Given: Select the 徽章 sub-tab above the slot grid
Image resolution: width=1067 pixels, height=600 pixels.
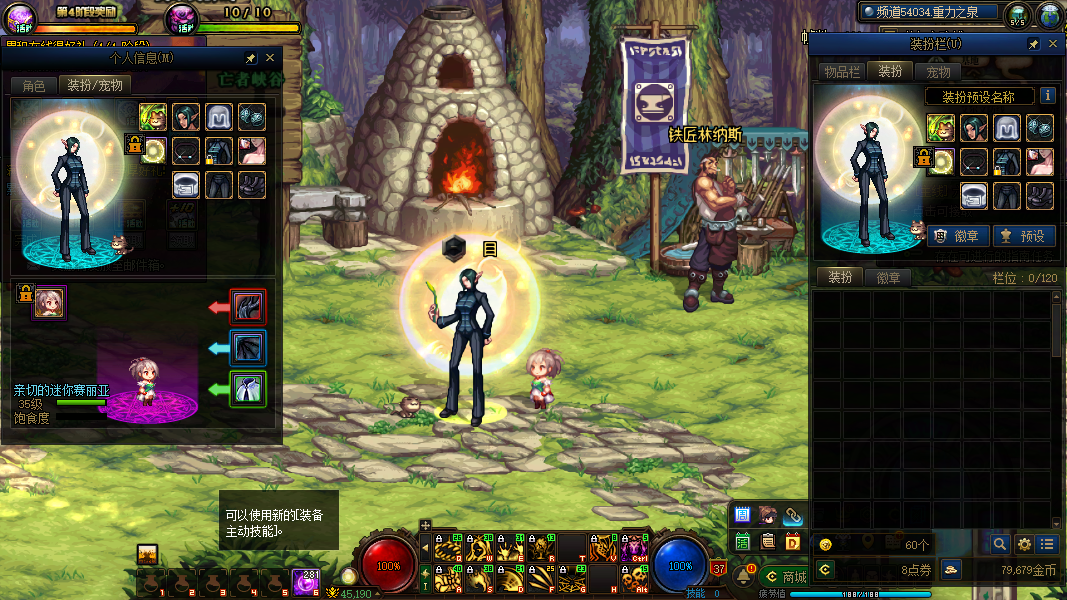Looking at the screenshot, I should (x=888, y=278).
